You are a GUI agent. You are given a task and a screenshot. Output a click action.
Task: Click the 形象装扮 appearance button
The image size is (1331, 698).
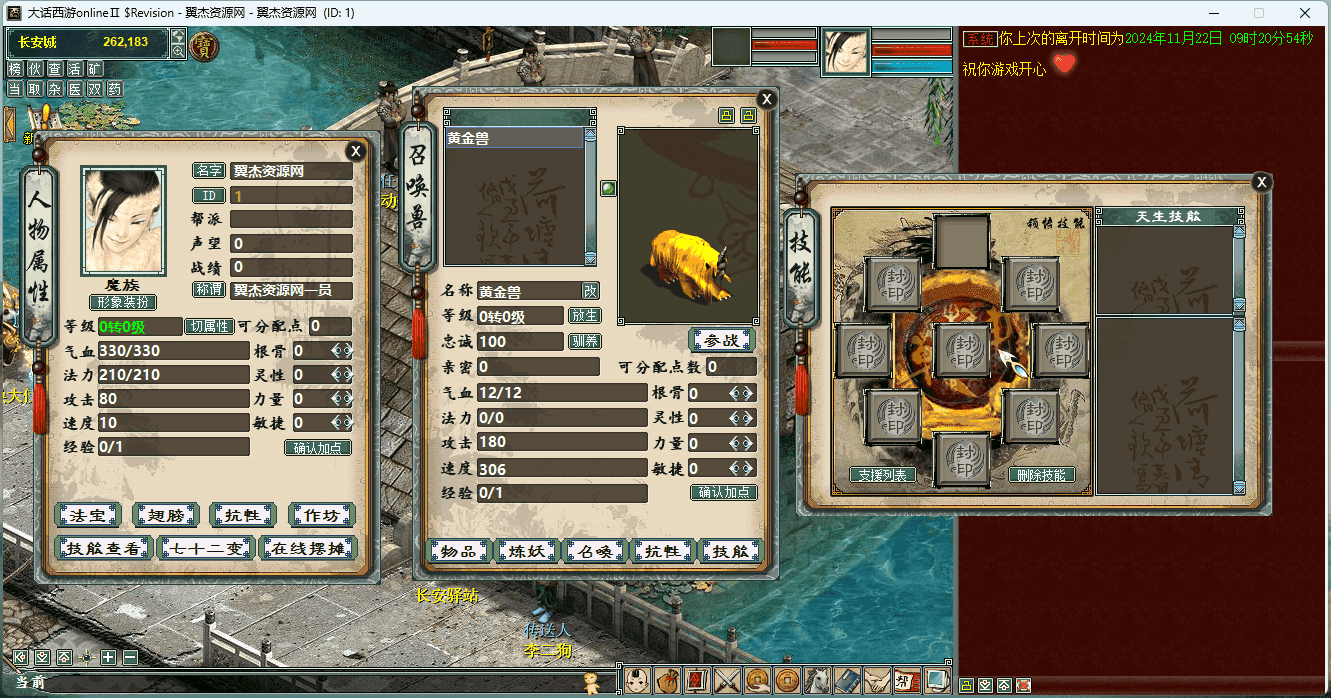(x=123, y=302)
